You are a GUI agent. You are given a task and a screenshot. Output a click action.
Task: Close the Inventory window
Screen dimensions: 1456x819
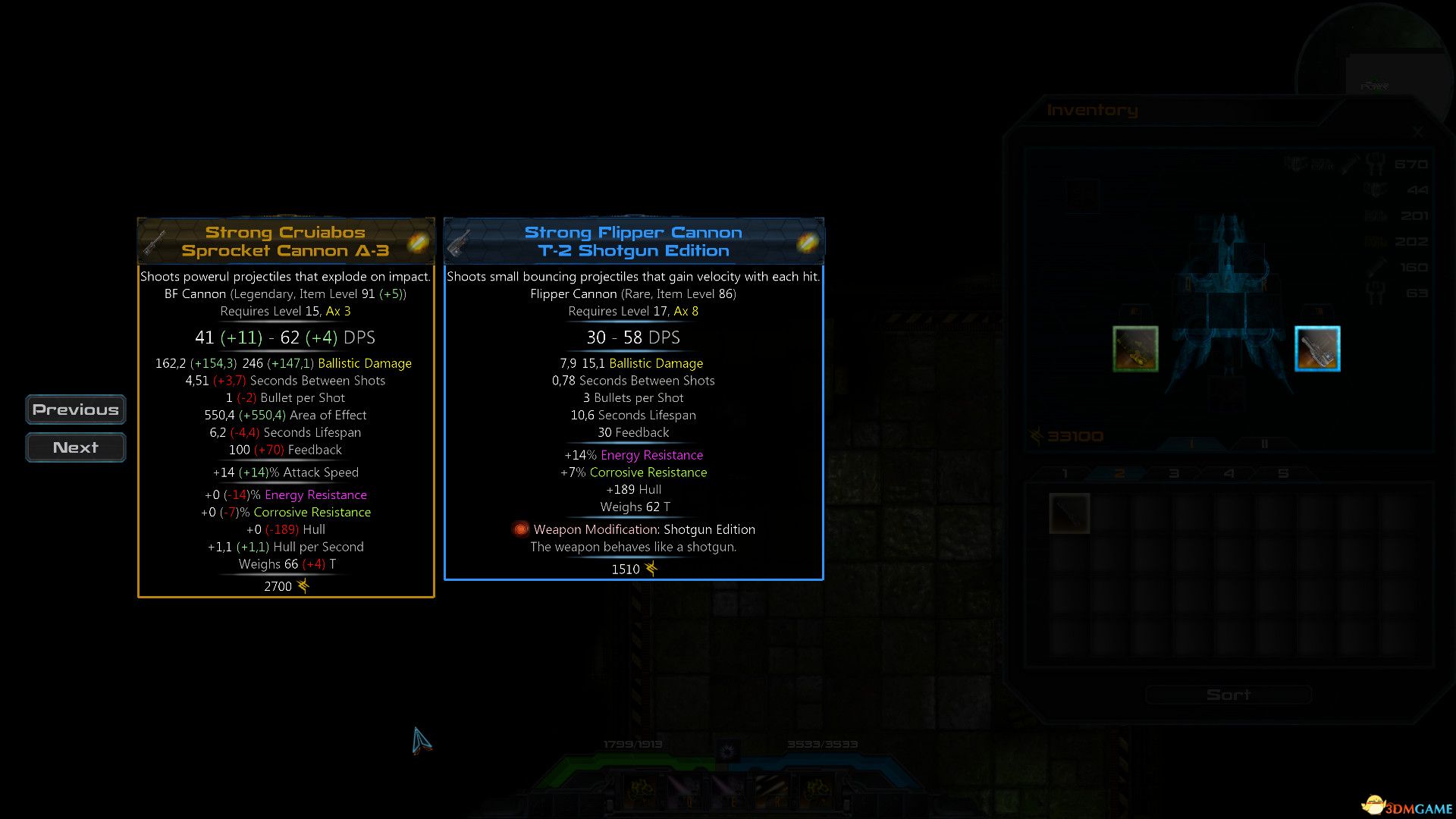click(x=1417, y=132)
